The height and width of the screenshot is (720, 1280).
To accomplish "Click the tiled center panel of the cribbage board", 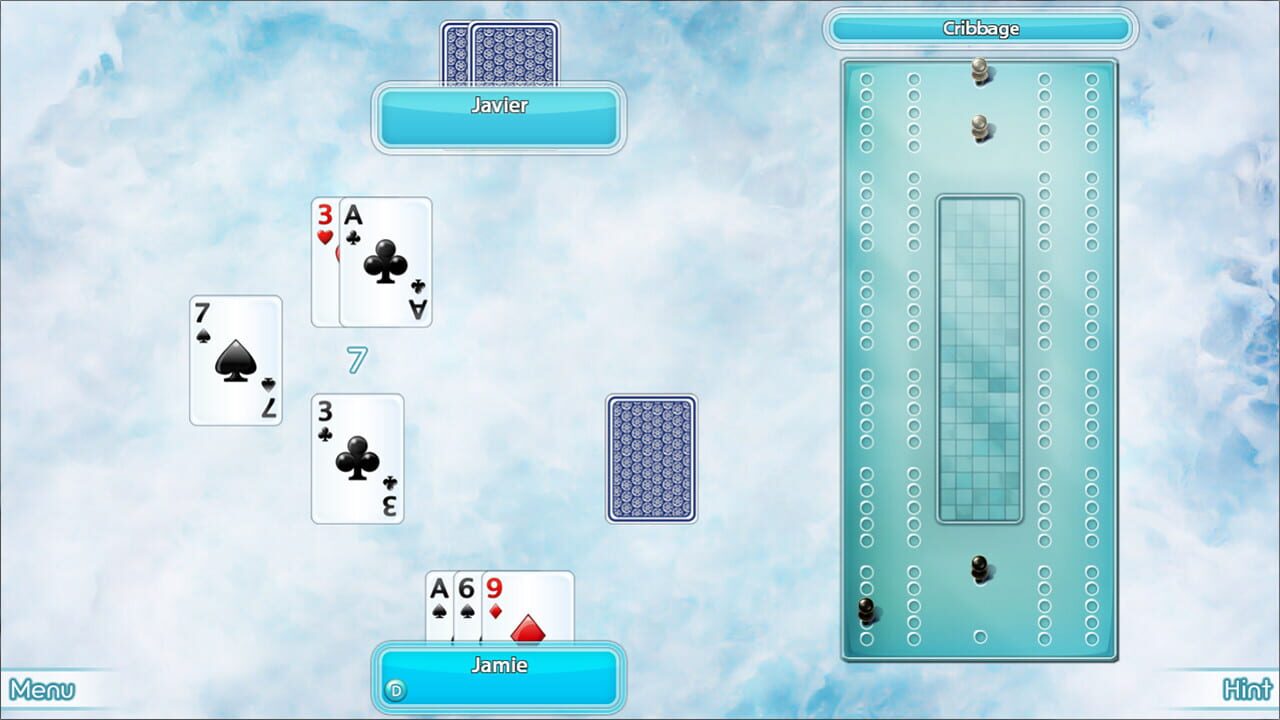I will (x=982, y=355).
